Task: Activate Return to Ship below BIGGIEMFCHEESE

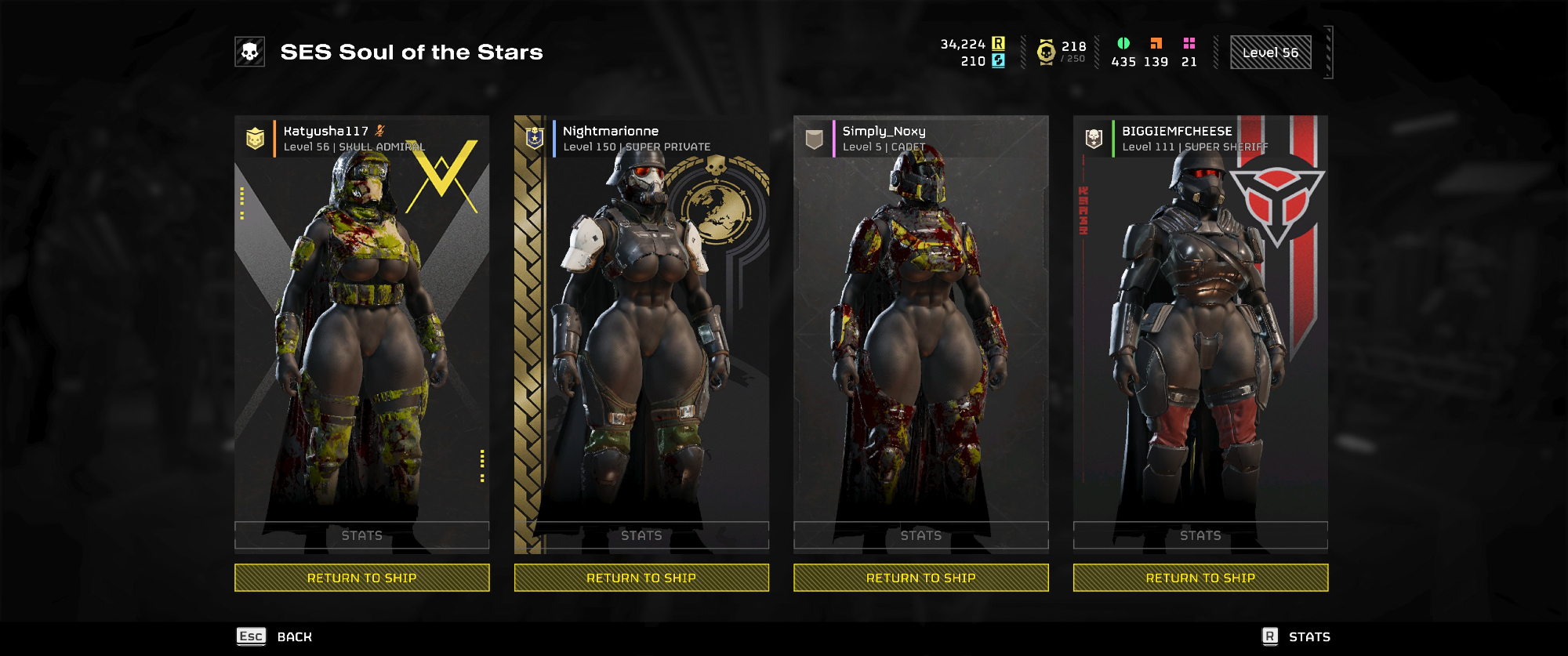Action: [1200, 578]
